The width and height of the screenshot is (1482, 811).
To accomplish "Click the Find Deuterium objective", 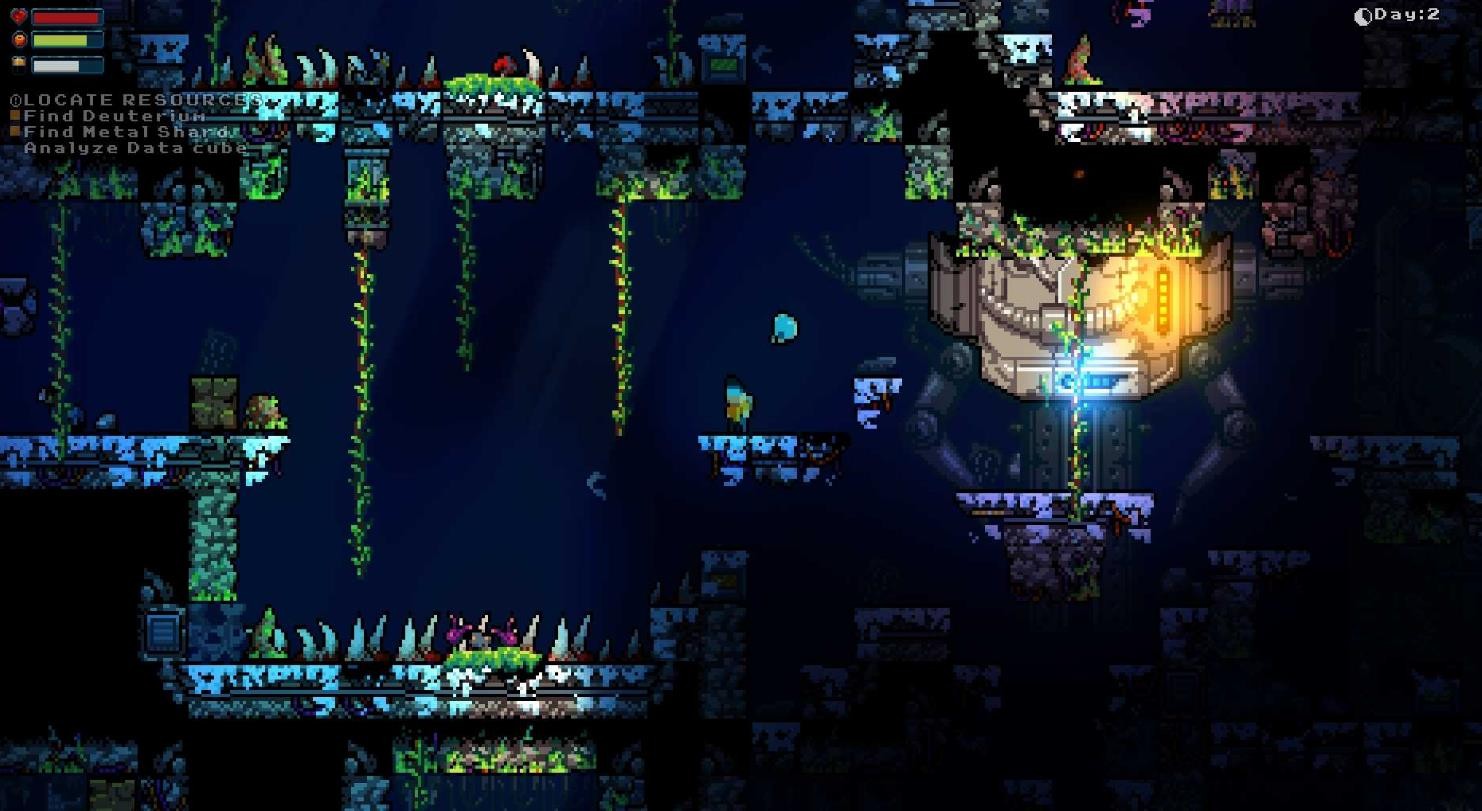I will tap(114, 116).
